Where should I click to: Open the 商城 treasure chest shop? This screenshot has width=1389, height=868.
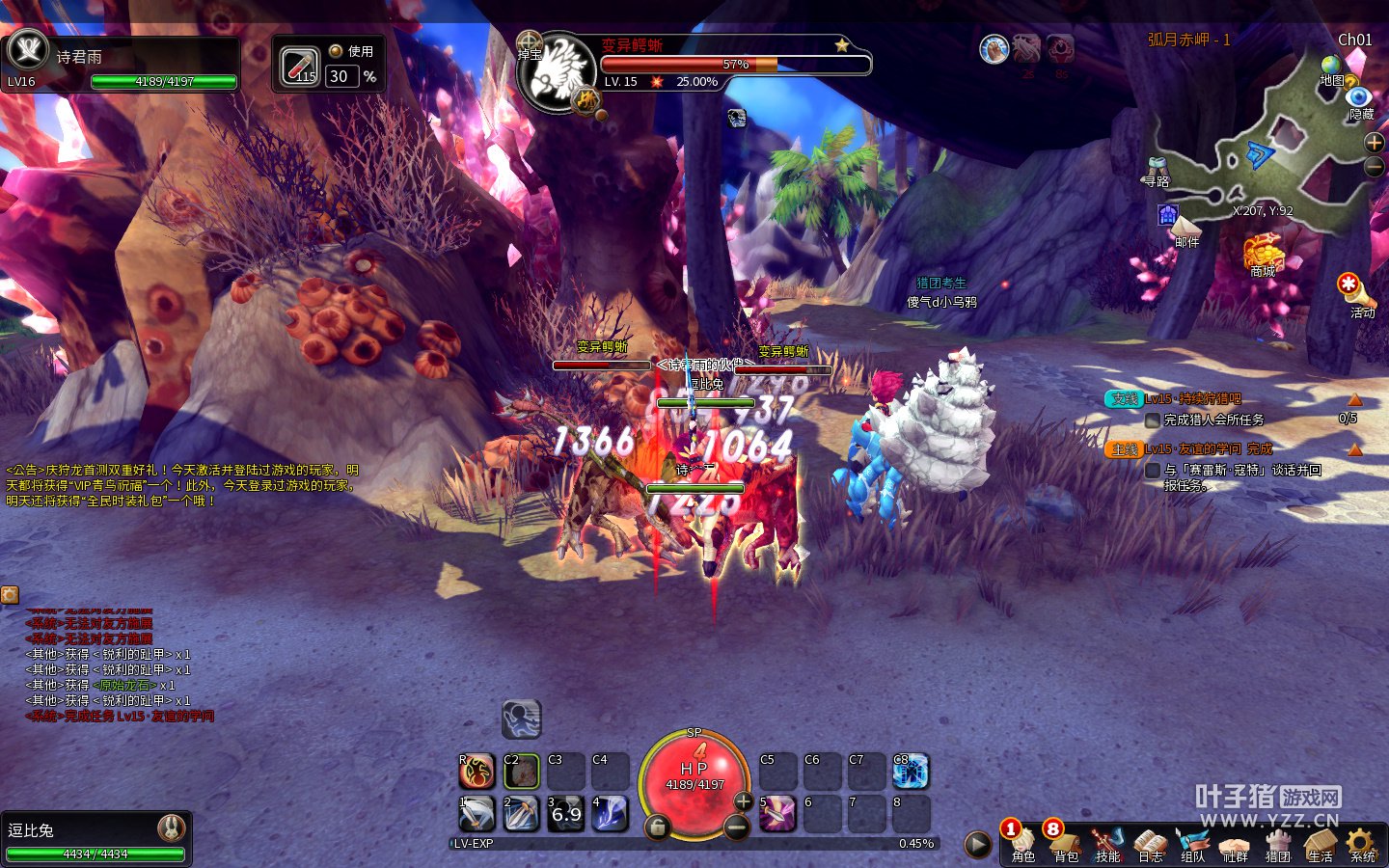coord(1264,253)
